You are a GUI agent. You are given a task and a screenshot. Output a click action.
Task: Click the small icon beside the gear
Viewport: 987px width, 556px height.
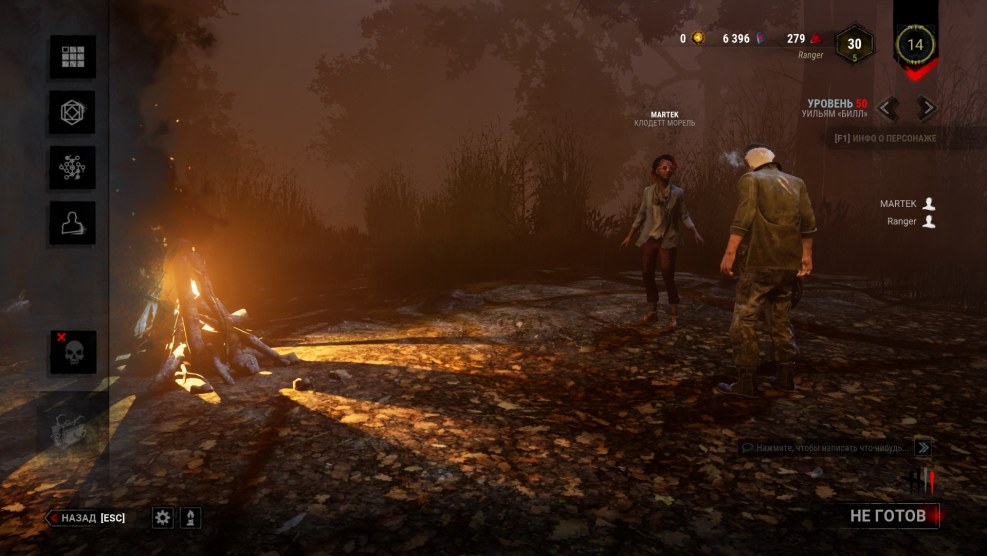pyautogui.click(x=189, y=517)
